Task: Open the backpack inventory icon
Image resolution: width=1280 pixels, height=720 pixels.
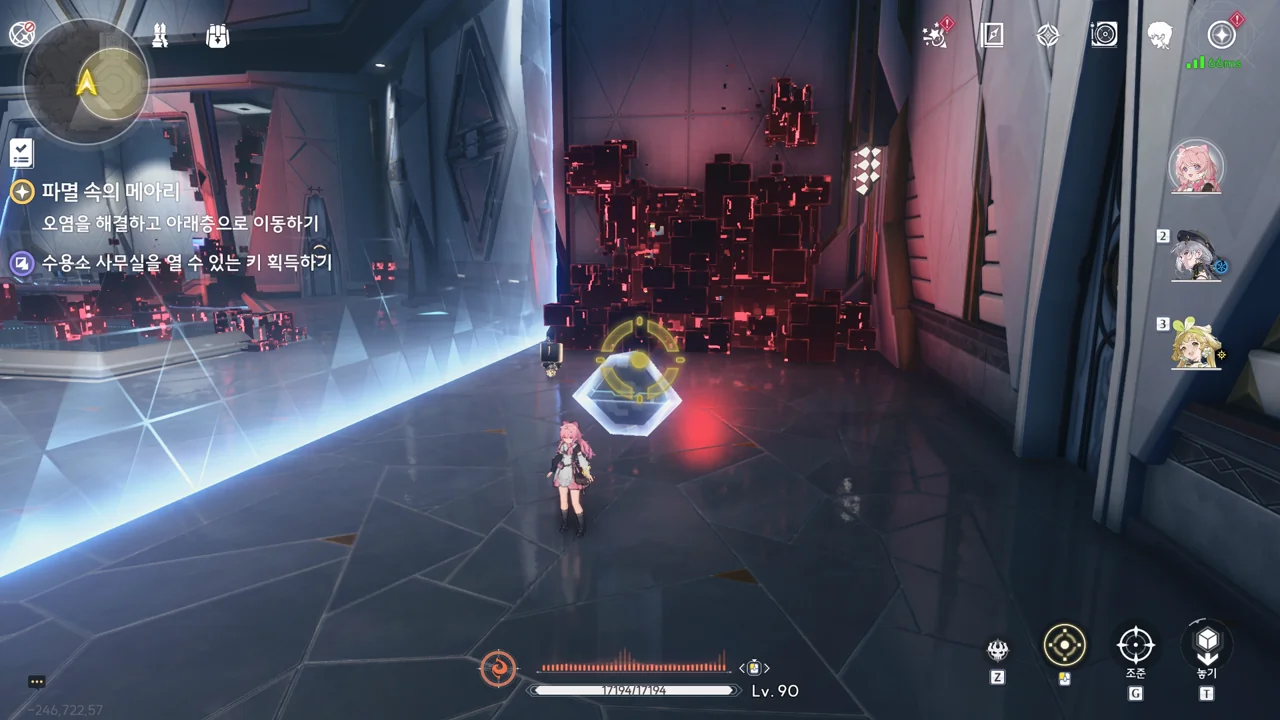Action: point(217,36)
